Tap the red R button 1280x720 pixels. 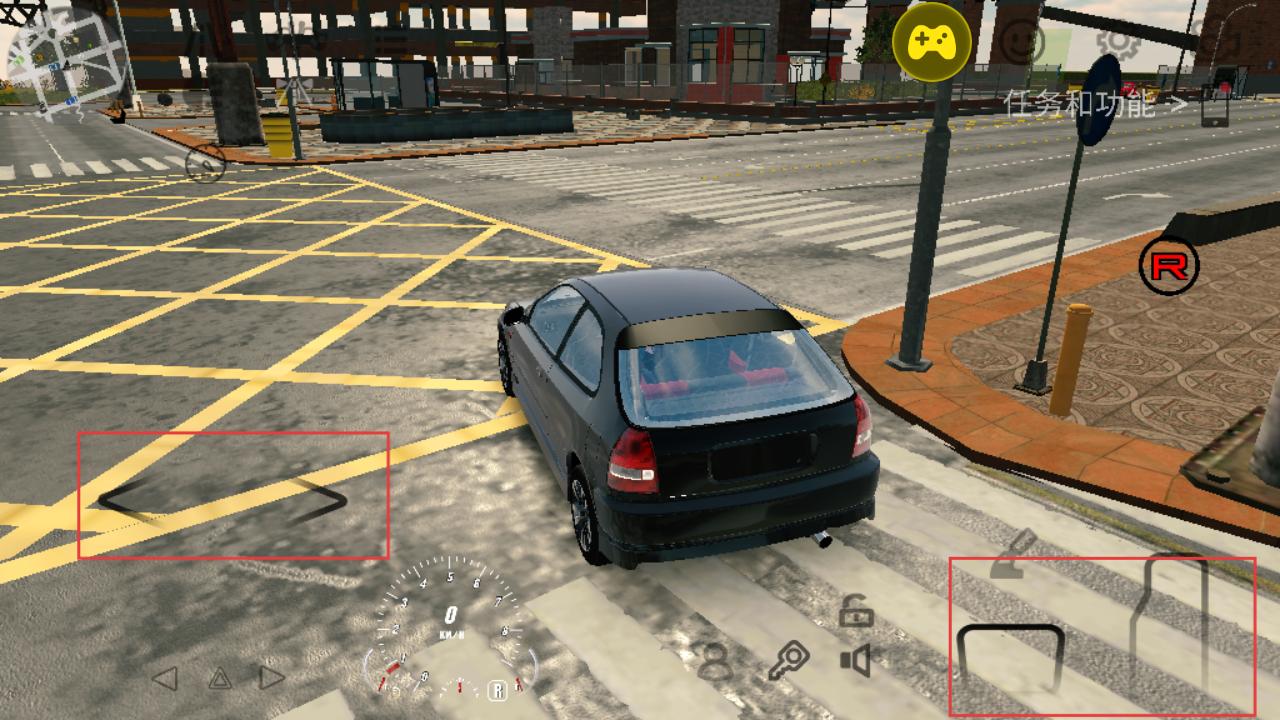point(1169,266)
